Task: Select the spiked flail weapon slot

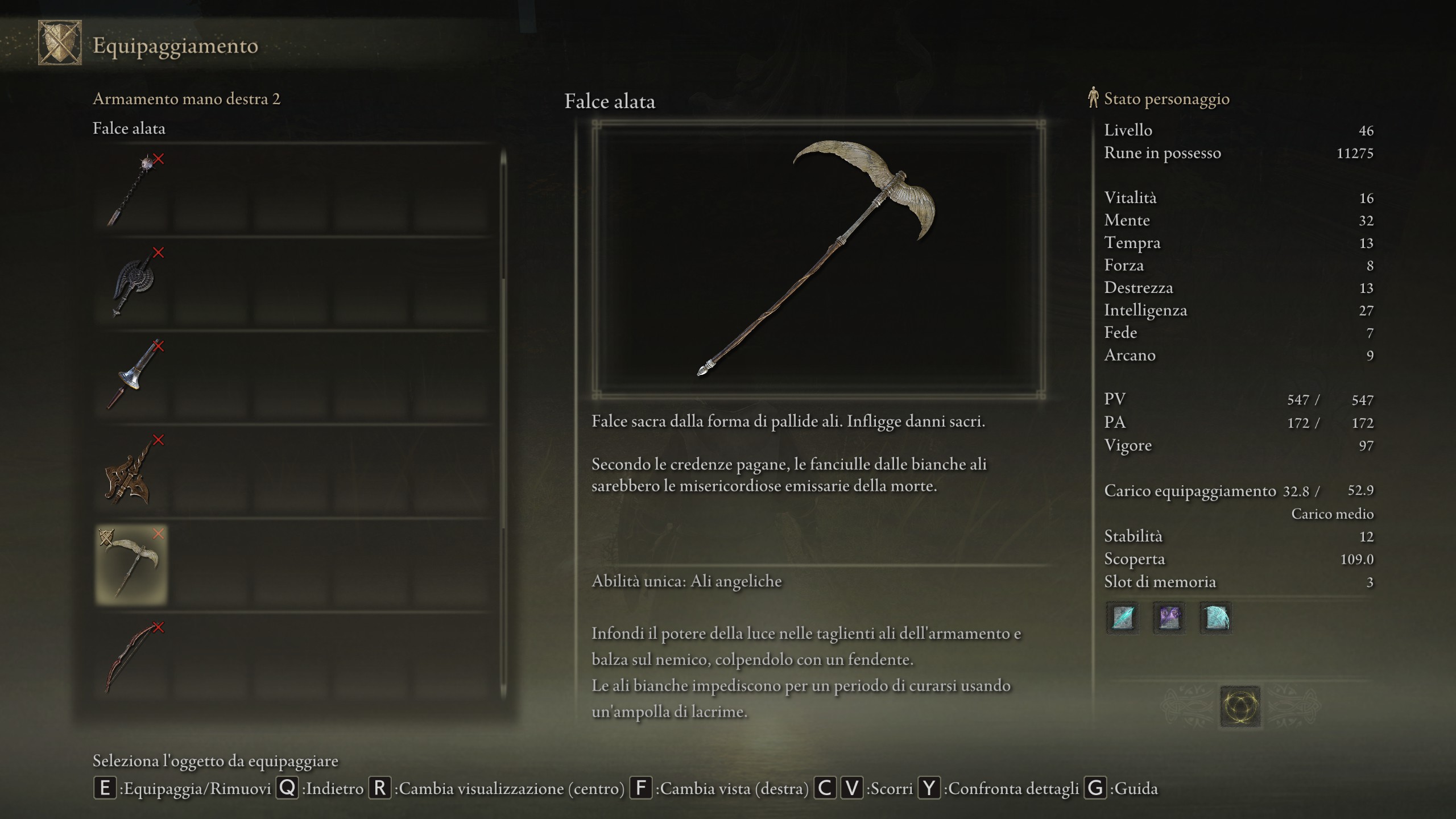Action: tap(132, 189)
